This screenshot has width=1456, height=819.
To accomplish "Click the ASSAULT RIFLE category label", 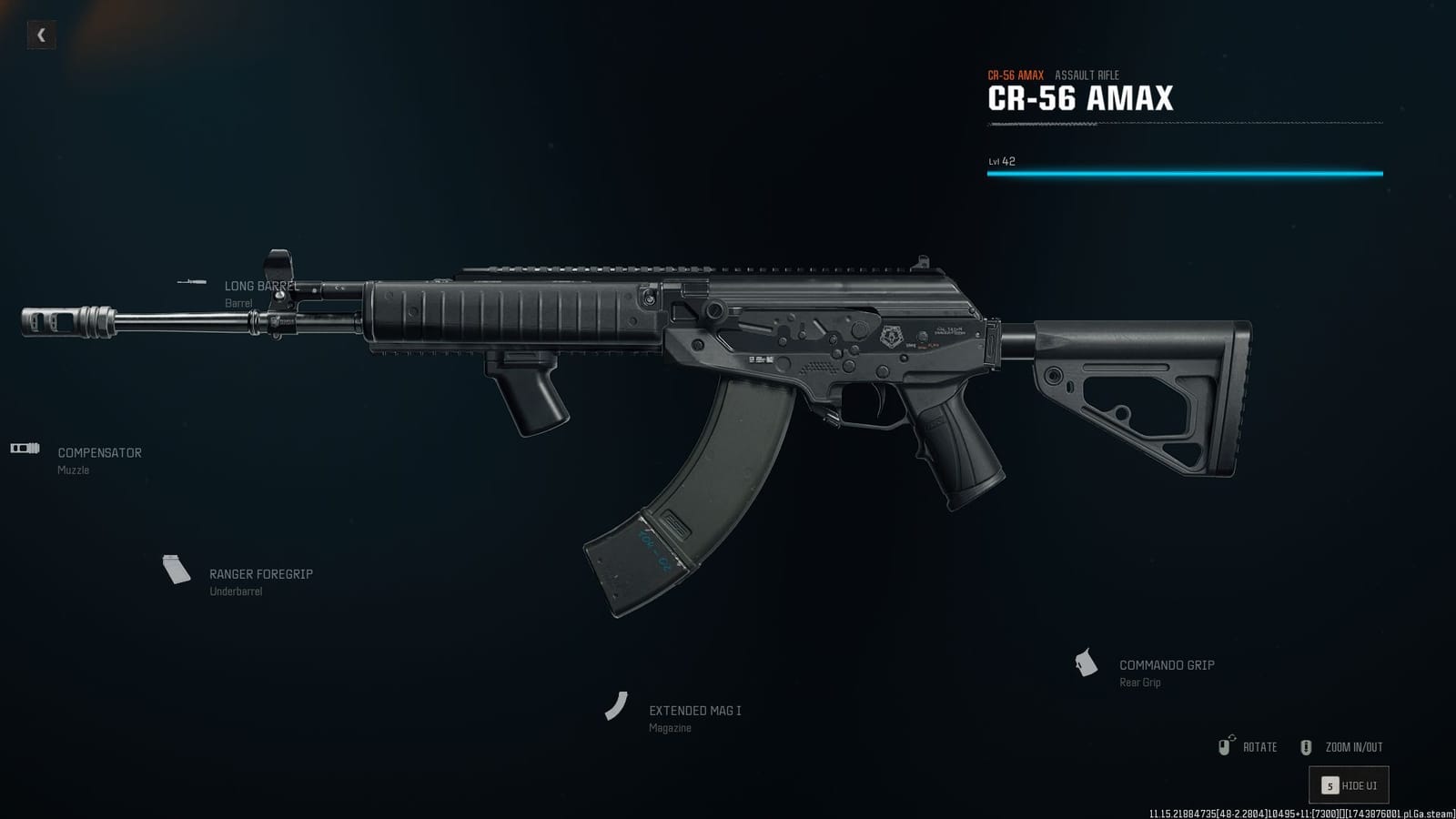I will click(1087, 76).
